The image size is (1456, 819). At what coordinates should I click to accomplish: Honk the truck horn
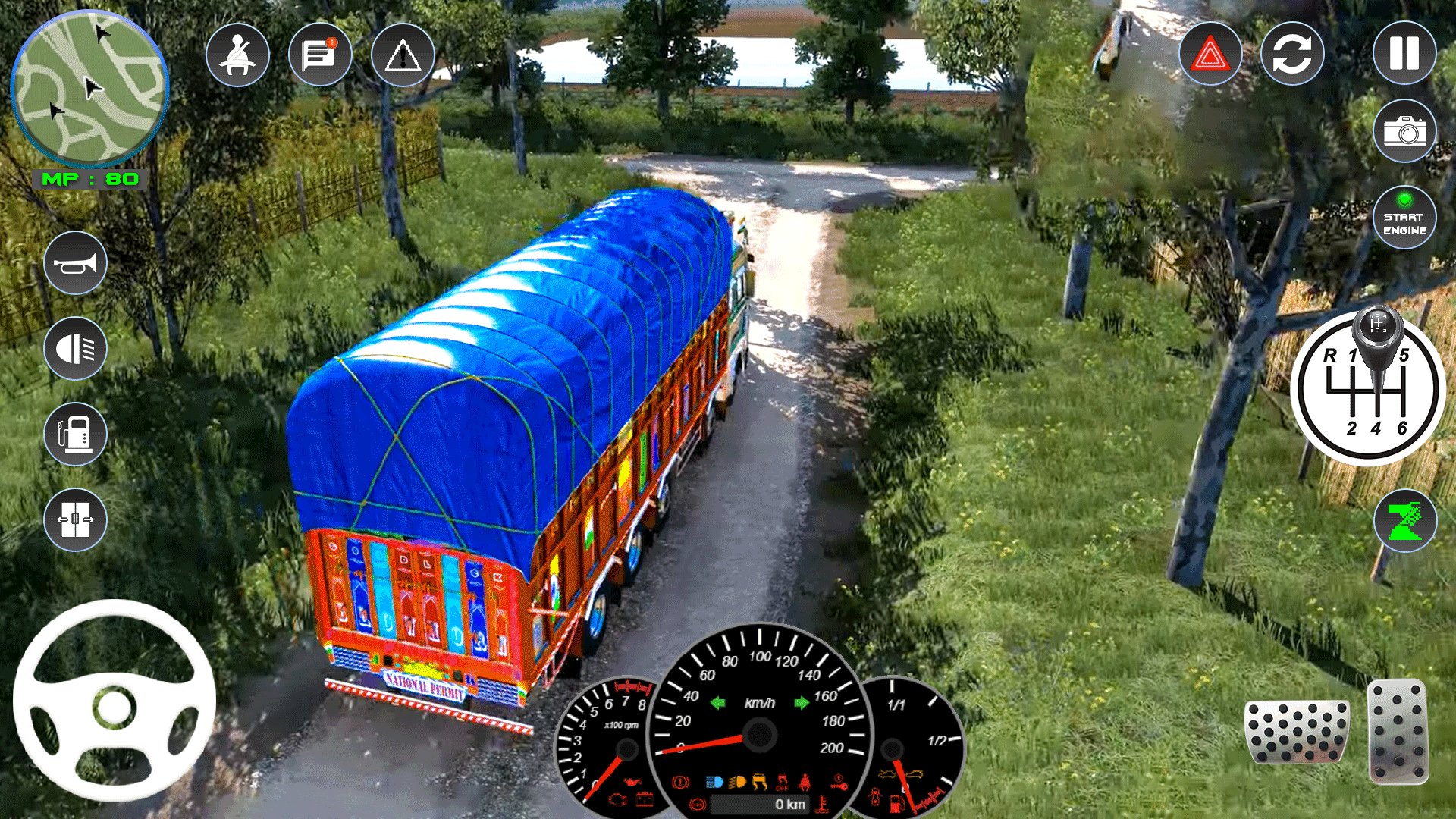(x=76, y=262)
